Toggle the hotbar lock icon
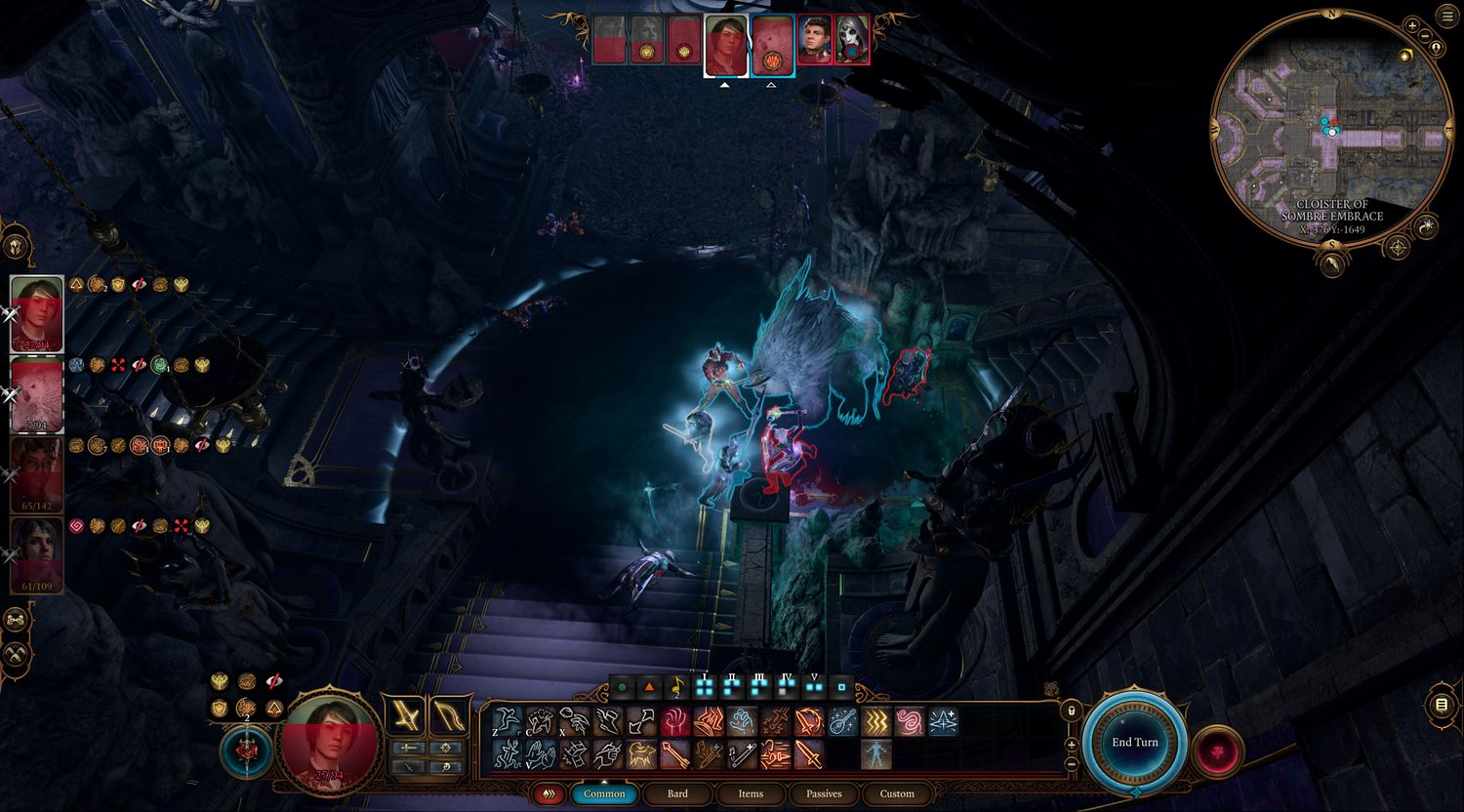The height and width of the screenshot is (812, 1464). [x=1071, y=710]
